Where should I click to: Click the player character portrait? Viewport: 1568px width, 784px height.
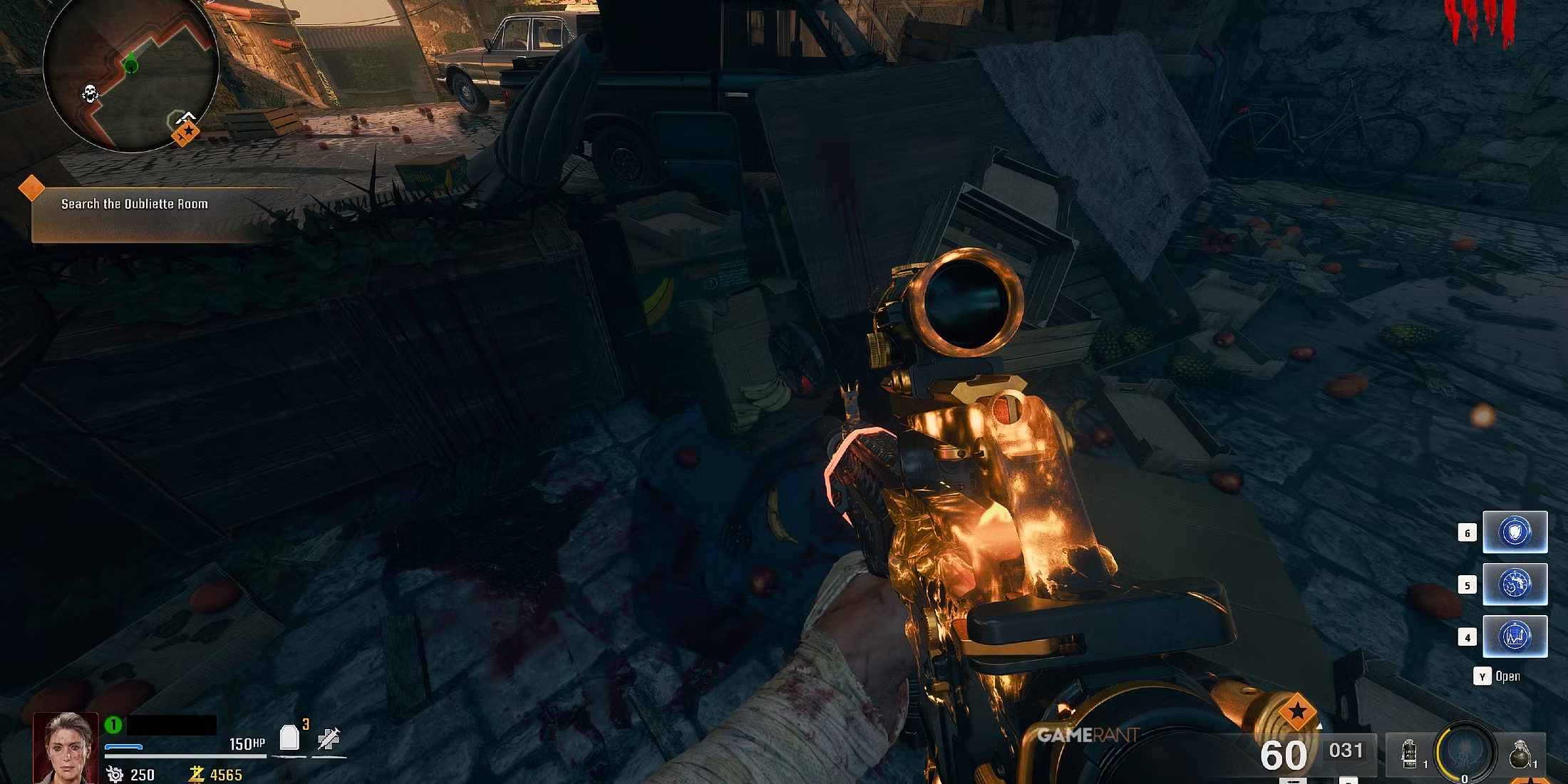(66, 748)
